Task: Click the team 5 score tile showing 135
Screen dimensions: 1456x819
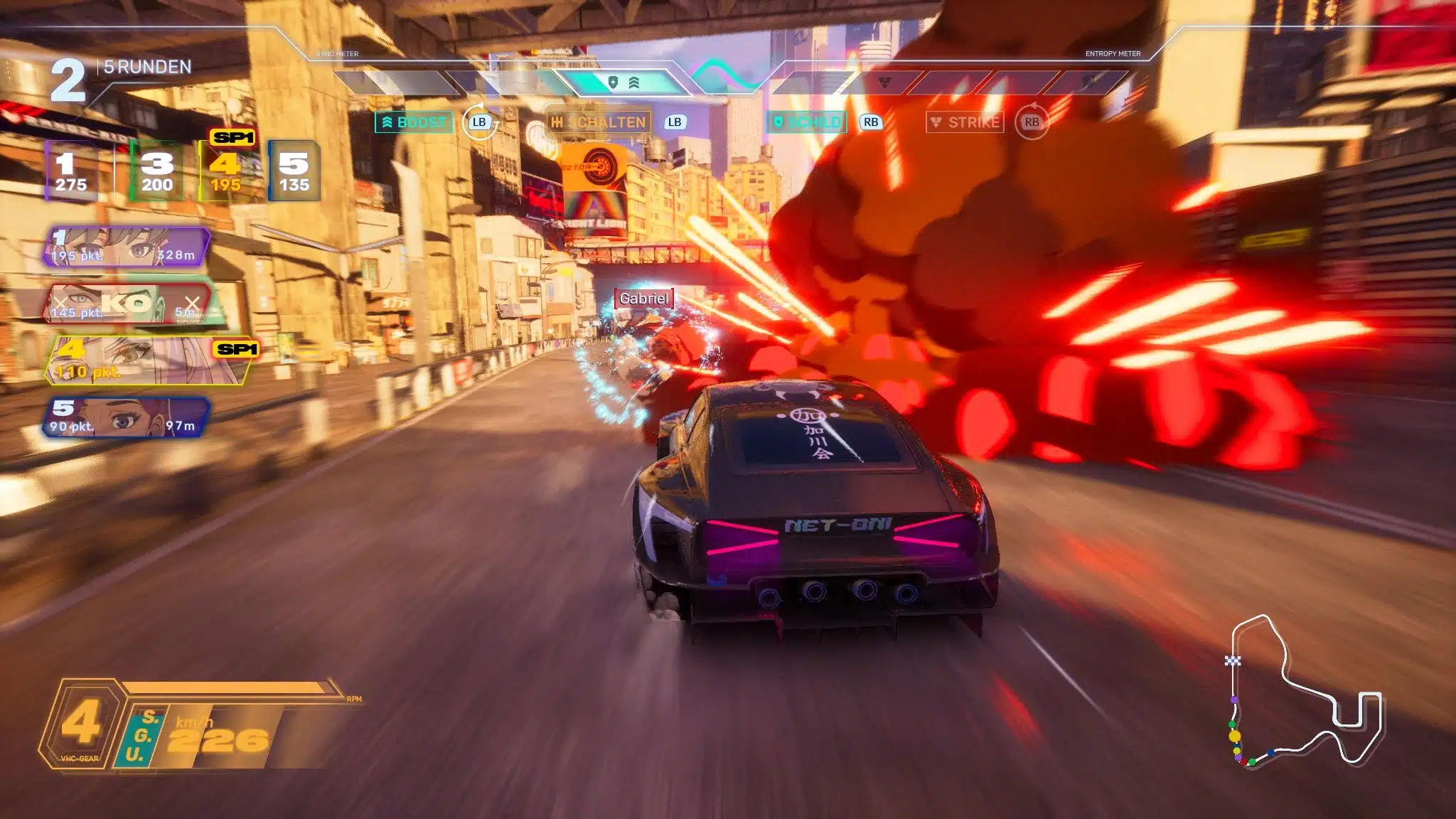Action: (x=294, y=172)
